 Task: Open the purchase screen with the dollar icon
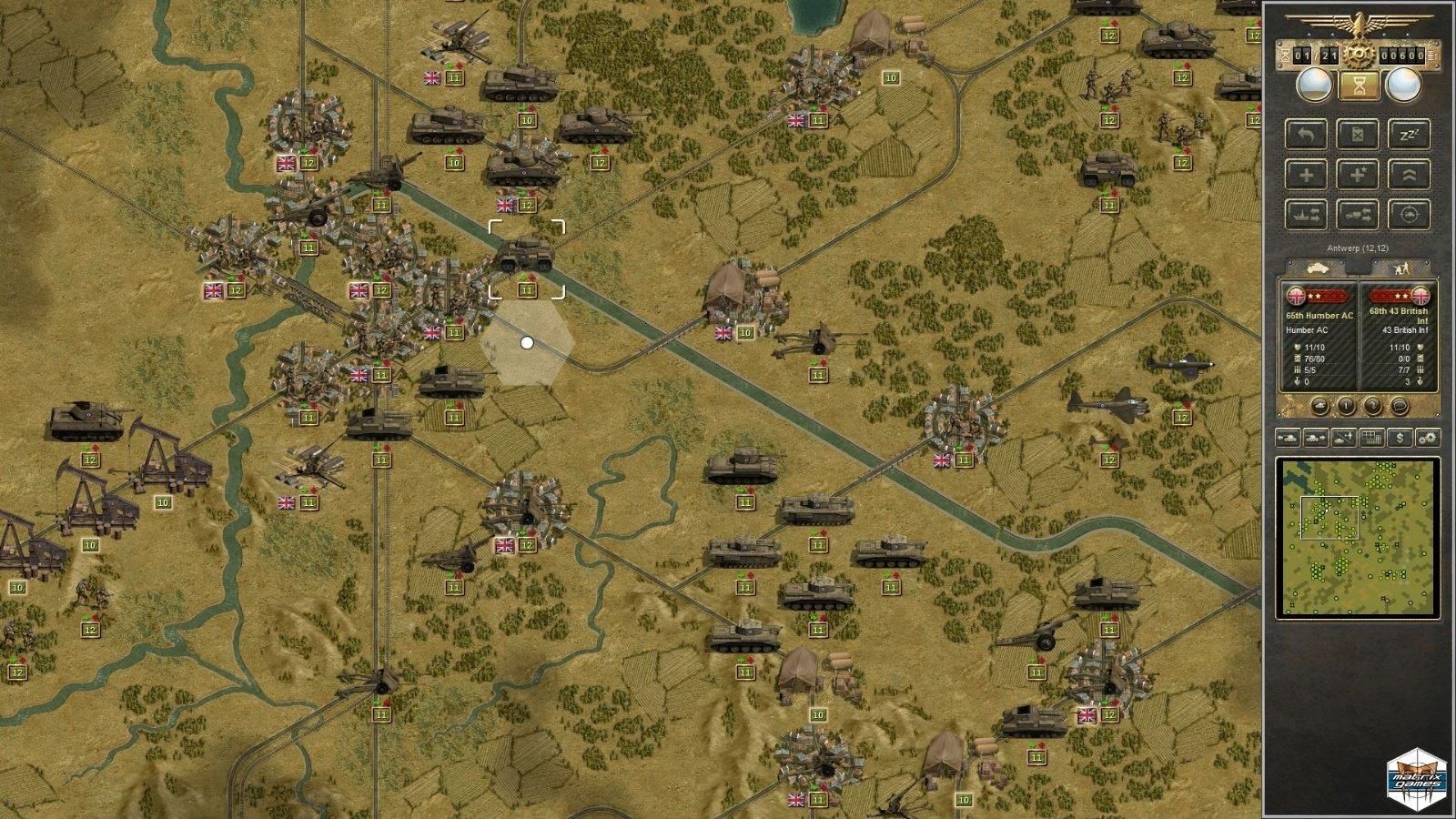coord(1400,438)
